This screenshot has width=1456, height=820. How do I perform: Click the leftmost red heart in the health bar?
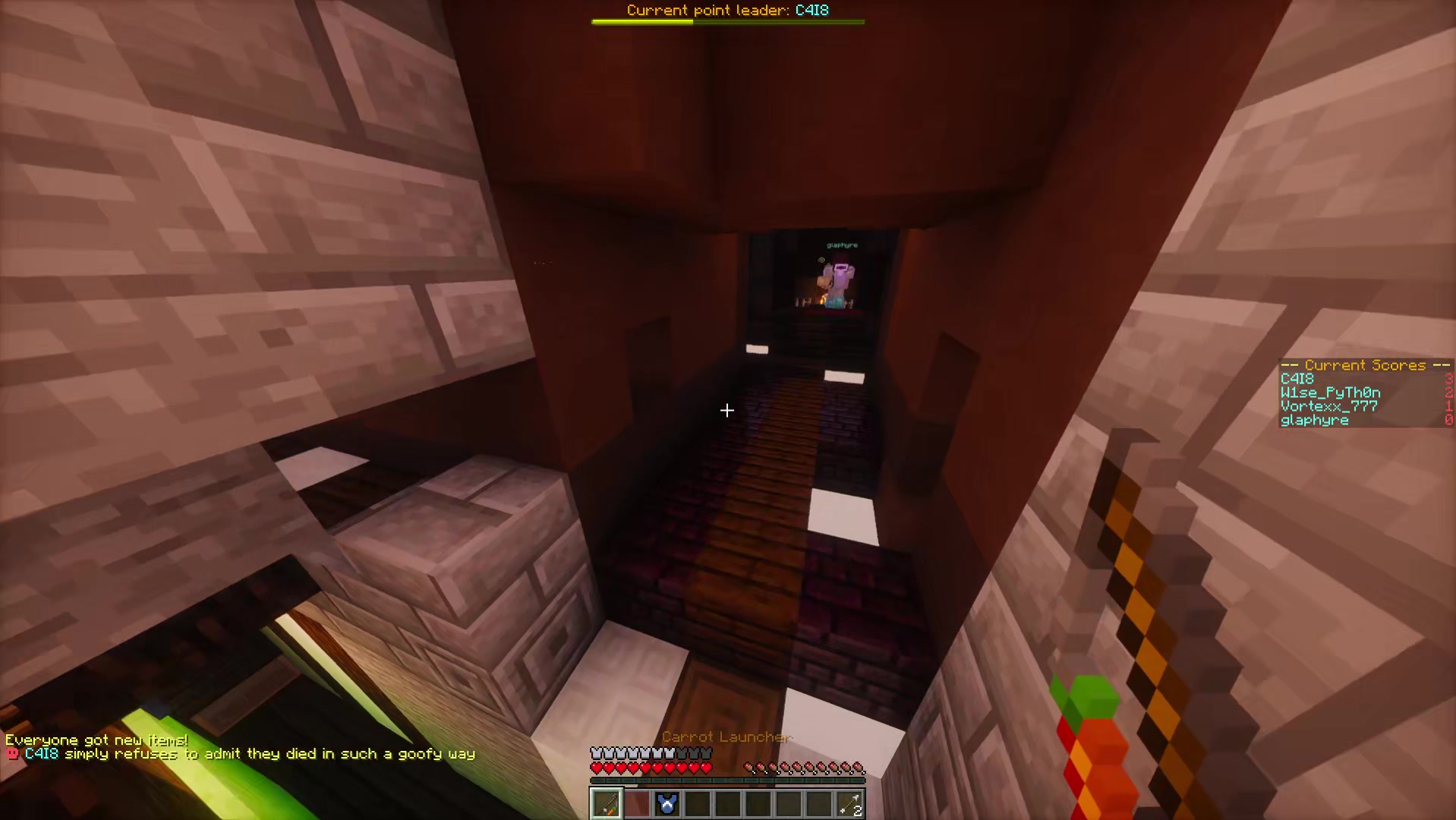coord(595,768)
